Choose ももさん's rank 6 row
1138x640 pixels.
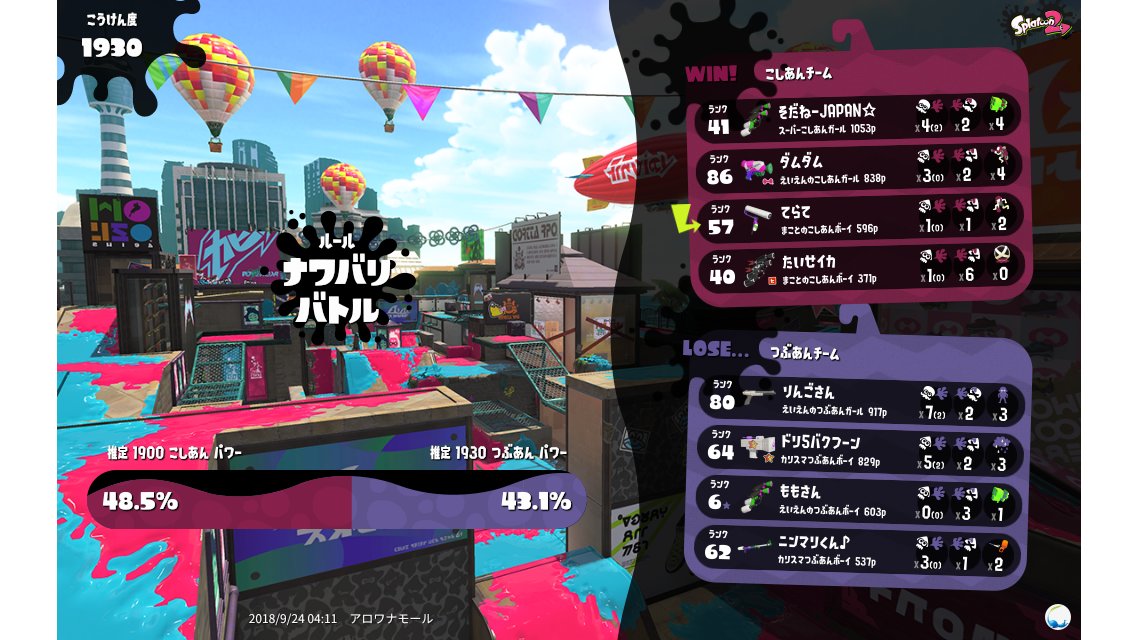tap(858, 501)
